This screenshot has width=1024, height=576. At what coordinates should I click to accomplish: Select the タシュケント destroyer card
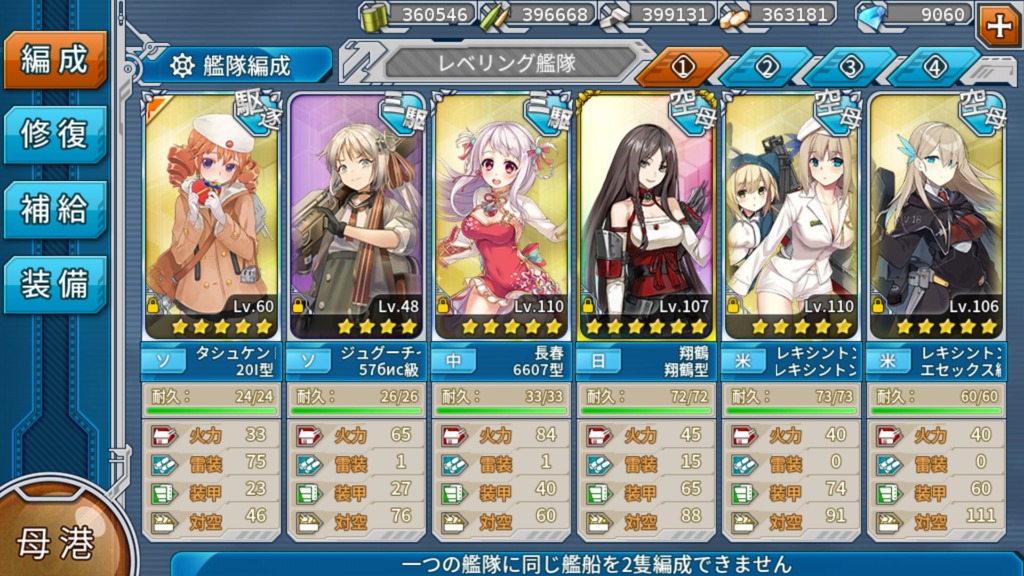[212, 215]
